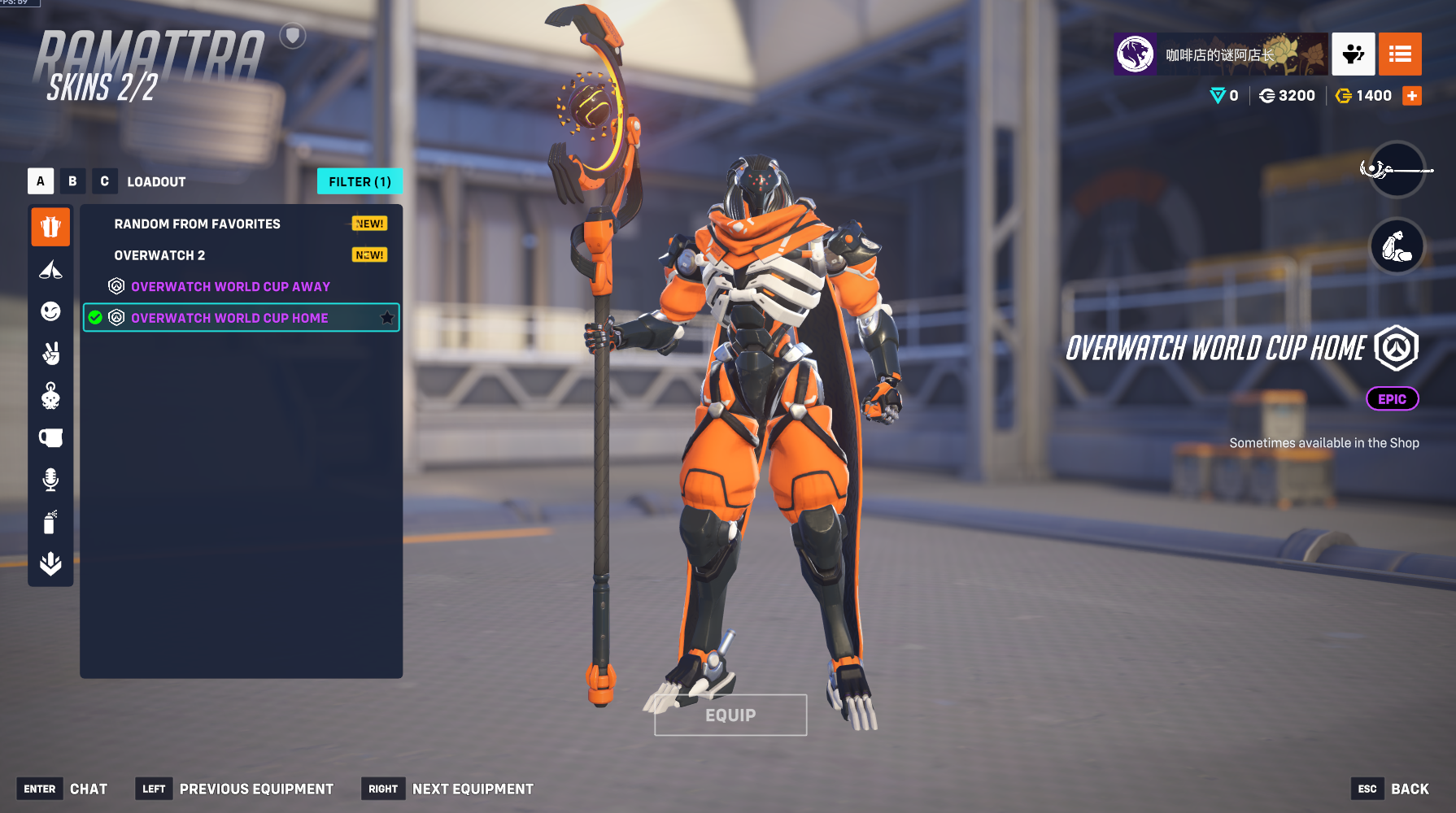Image resolution: width=1456 pixels, height=813 pixels.
Task: Switch to loadout B
Action: click(72, 181)
